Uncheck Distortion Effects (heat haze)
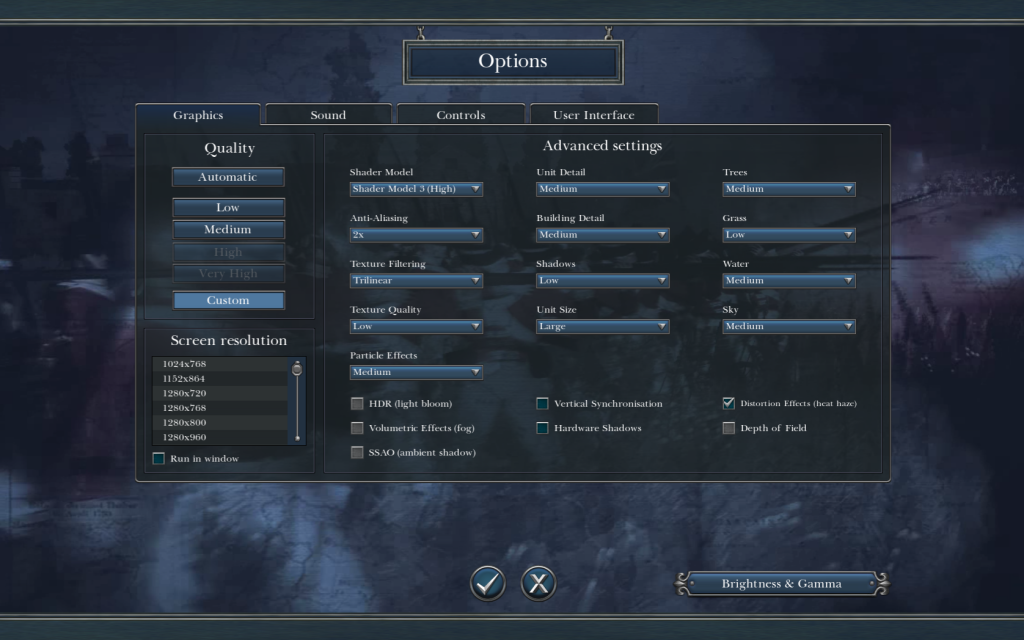The height and width of the screenshot is (640, 1024). pos(729,404)
